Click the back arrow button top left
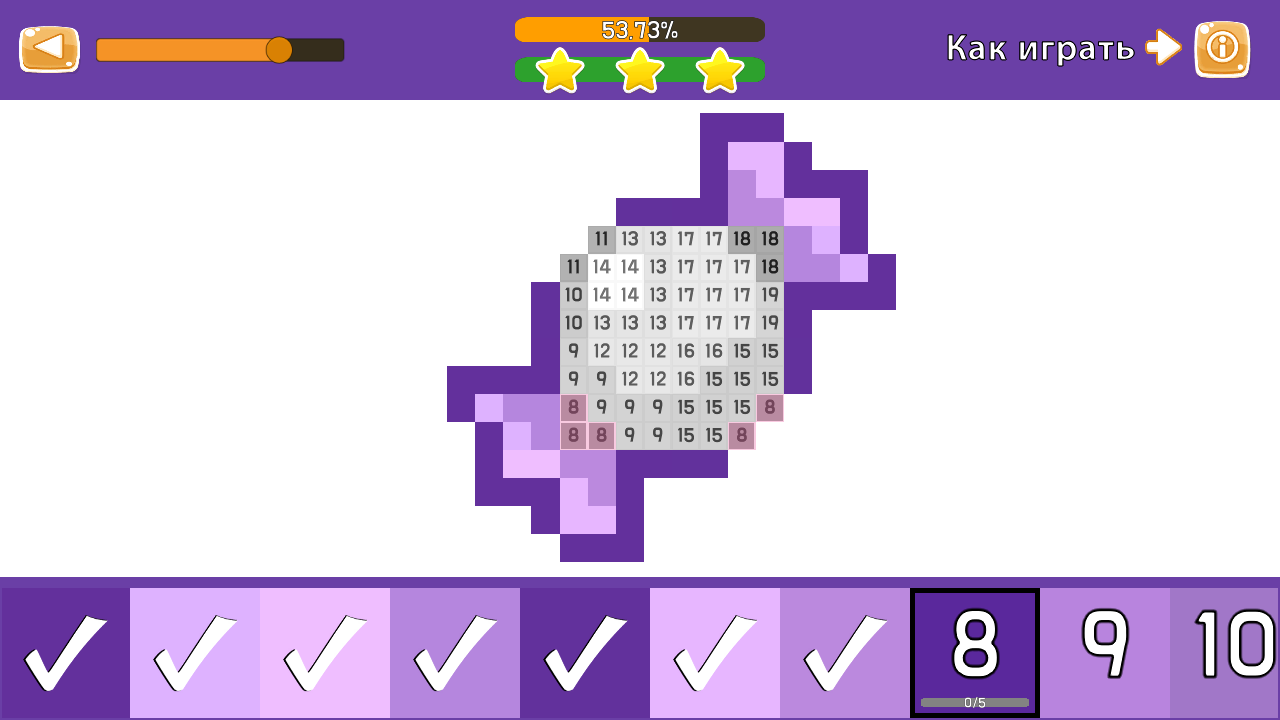Screen dimensions: 1280x720 click(49, 47)
